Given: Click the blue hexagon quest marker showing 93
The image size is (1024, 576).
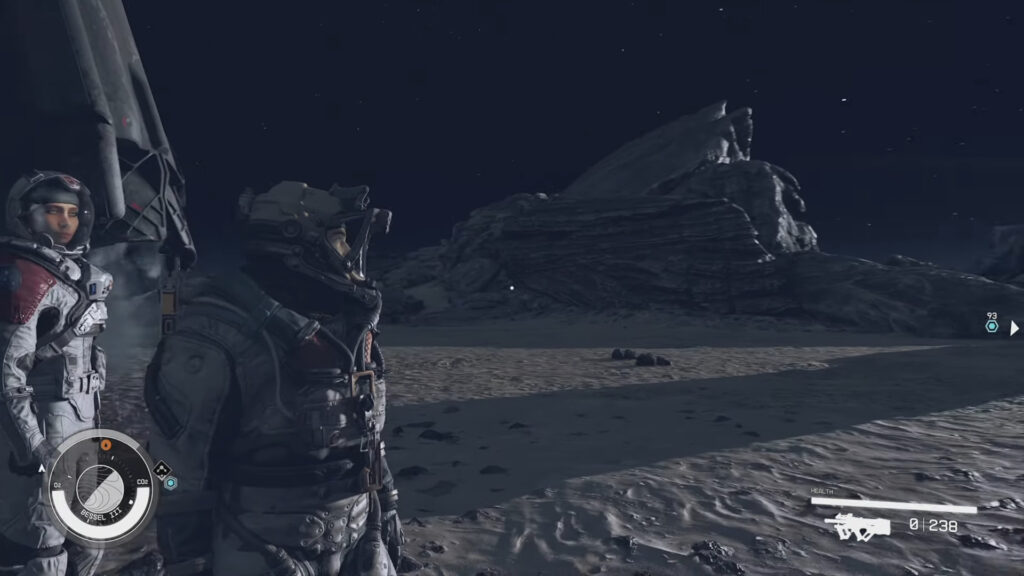Looking at the screenshot, I should 992,327.
